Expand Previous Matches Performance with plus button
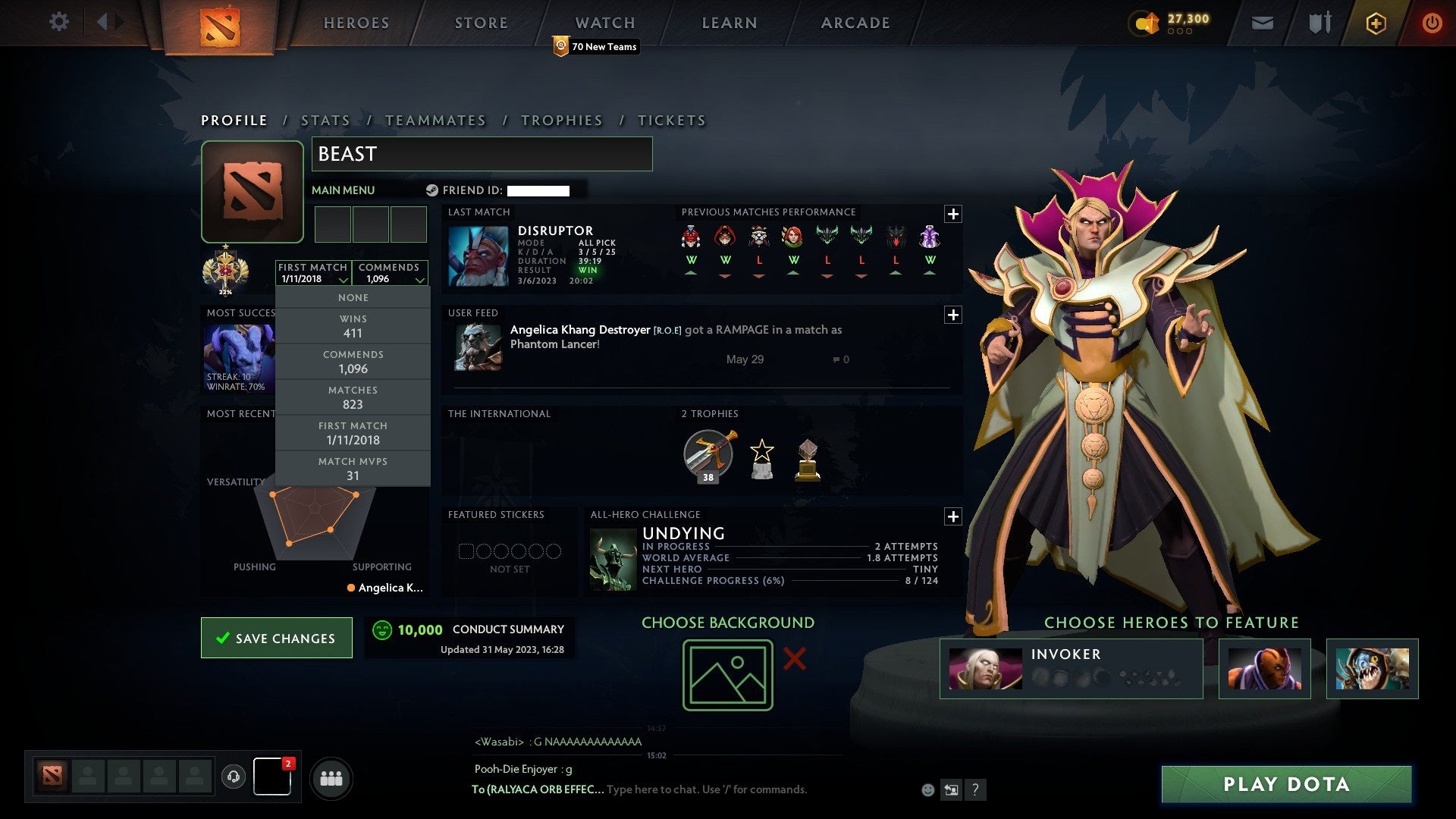The width and height of the screenshot is (1456, 819). point(954,215)
